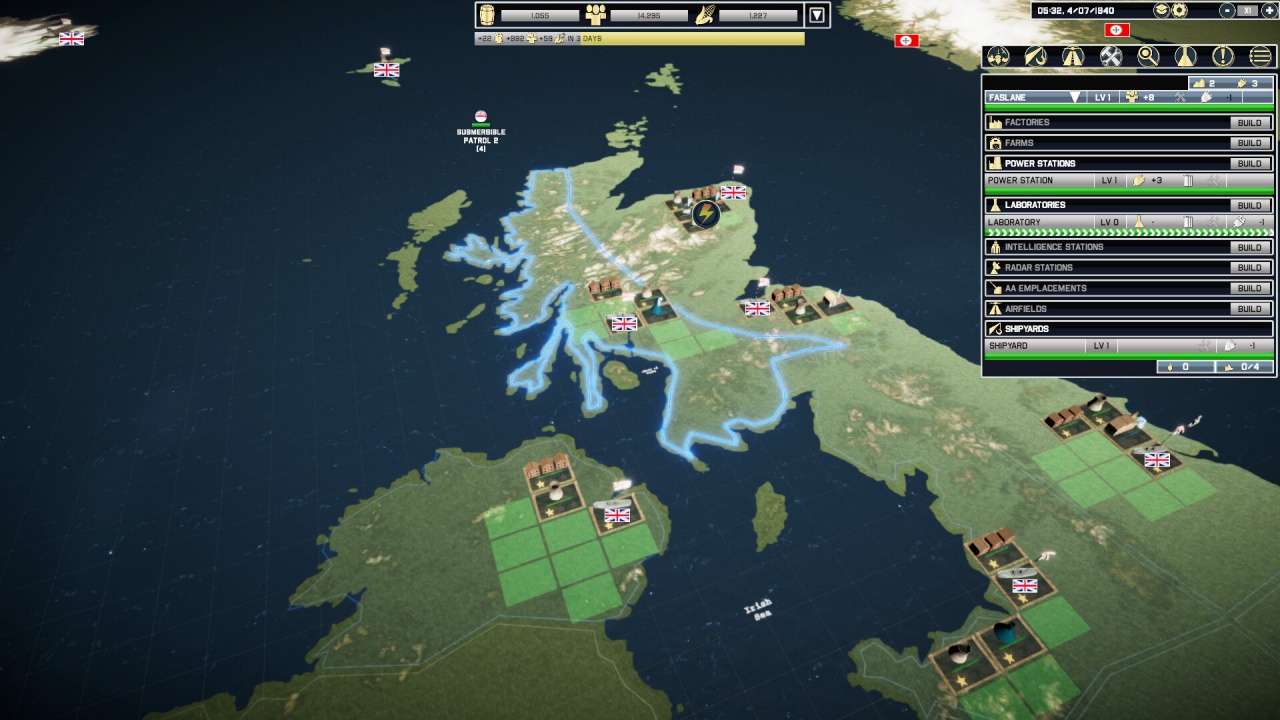Decrease game speed with the minus button

[x=1228, y=10]
